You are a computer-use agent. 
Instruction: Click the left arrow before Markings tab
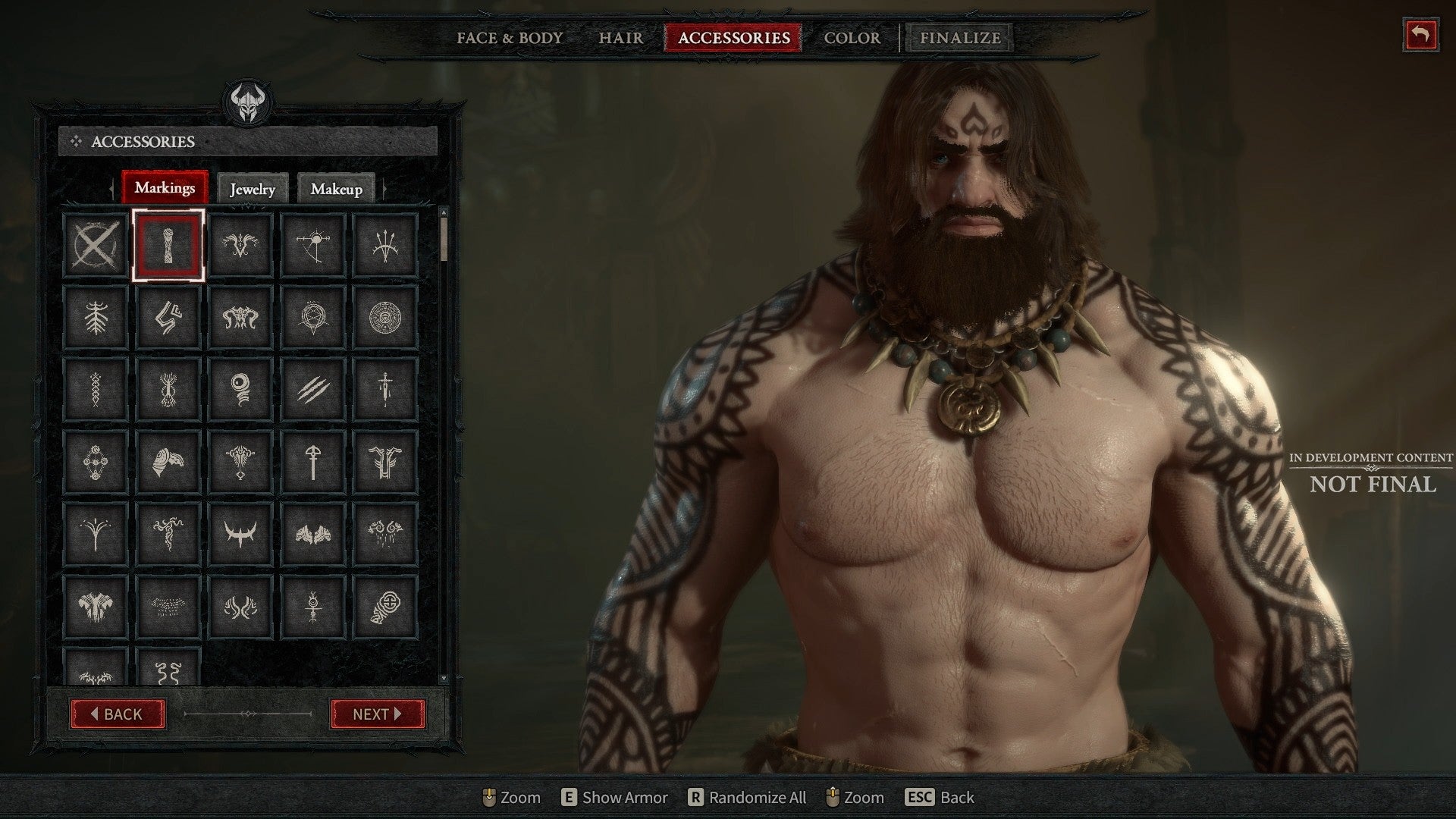click(110, 189)
